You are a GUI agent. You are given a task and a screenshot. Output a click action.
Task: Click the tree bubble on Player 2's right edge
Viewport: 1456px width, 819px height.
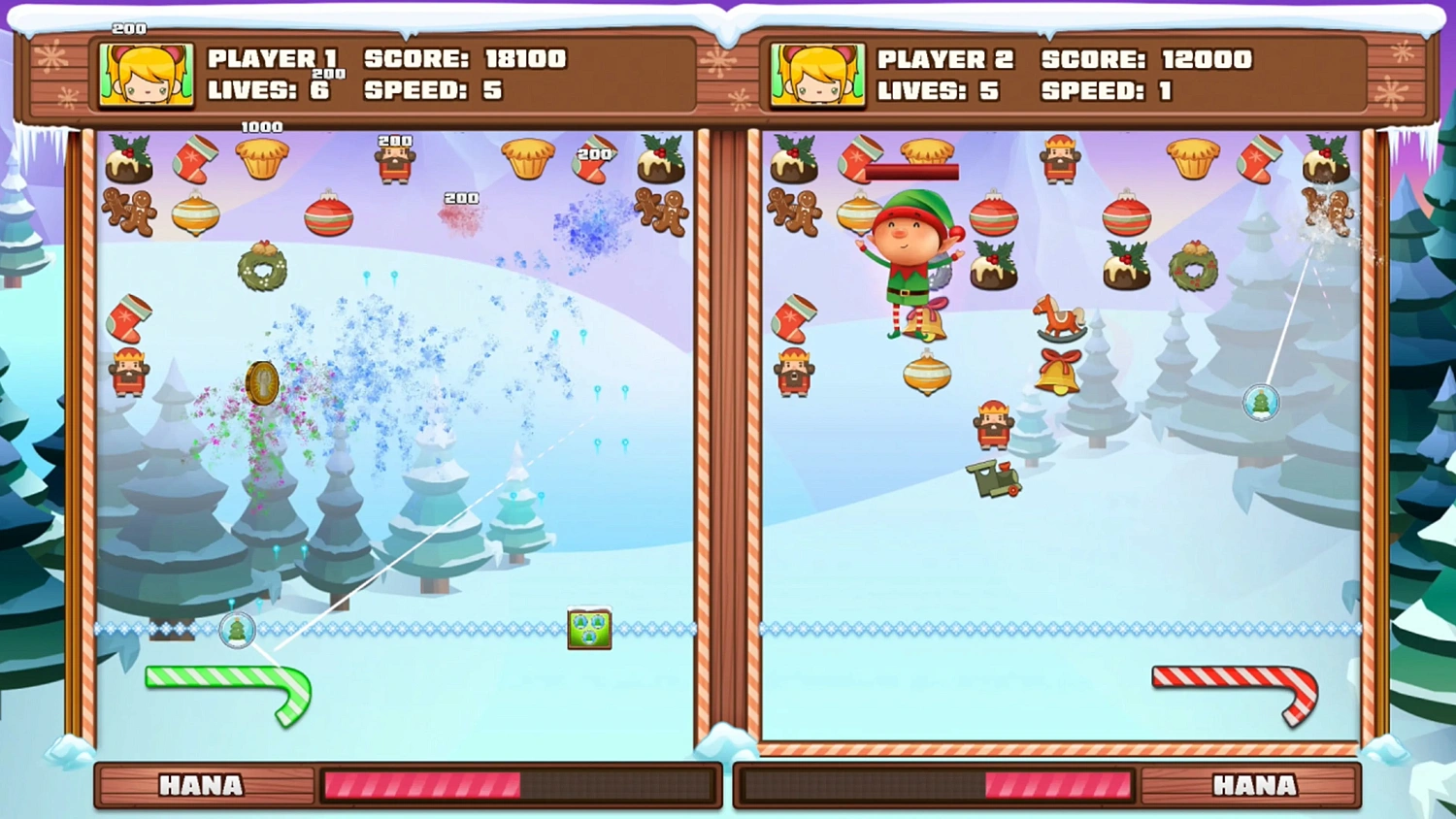coord(1259,403)
